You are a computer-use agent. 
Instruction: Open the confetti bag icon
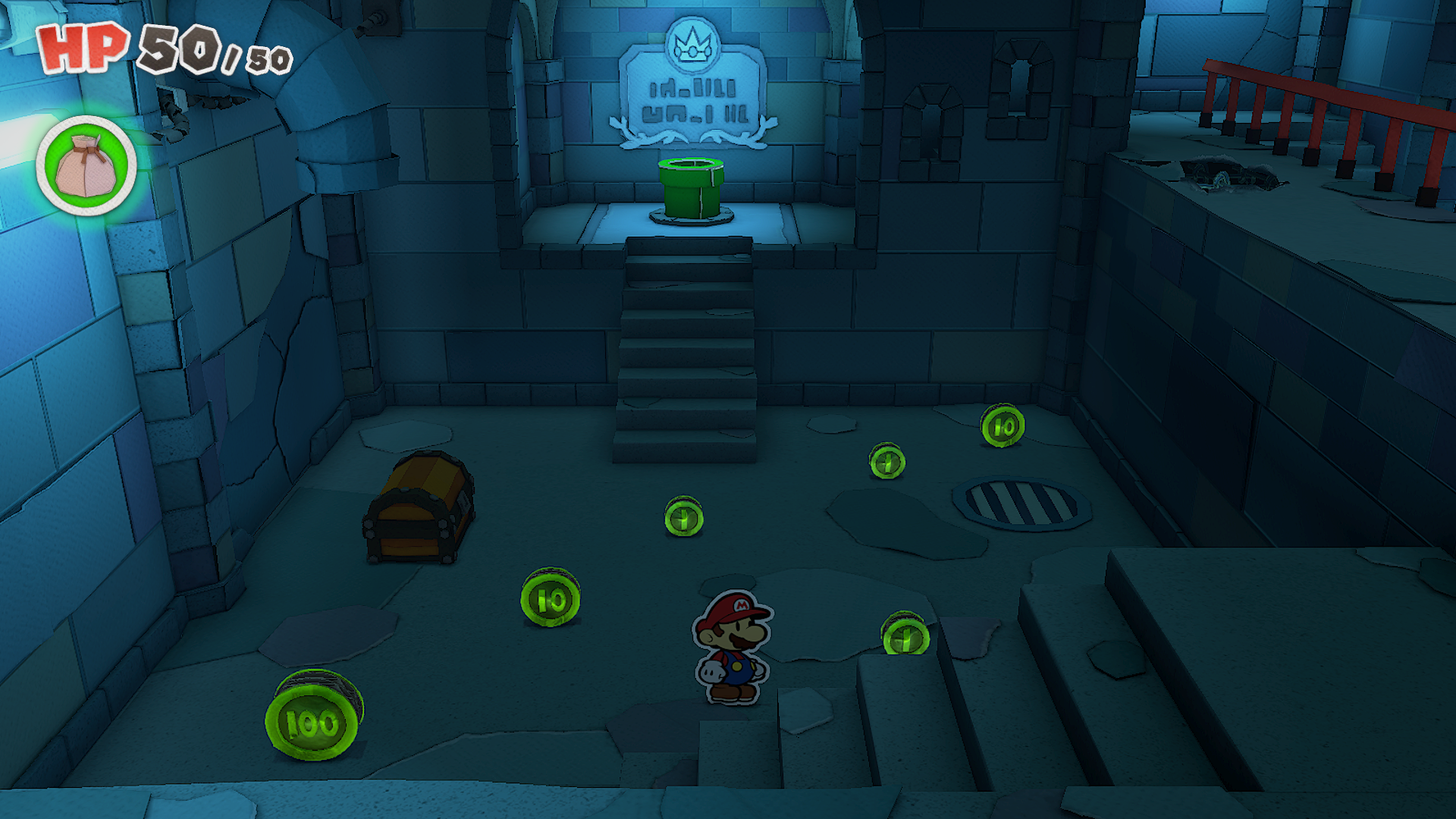pyautogui.click(x=86, y=166)
